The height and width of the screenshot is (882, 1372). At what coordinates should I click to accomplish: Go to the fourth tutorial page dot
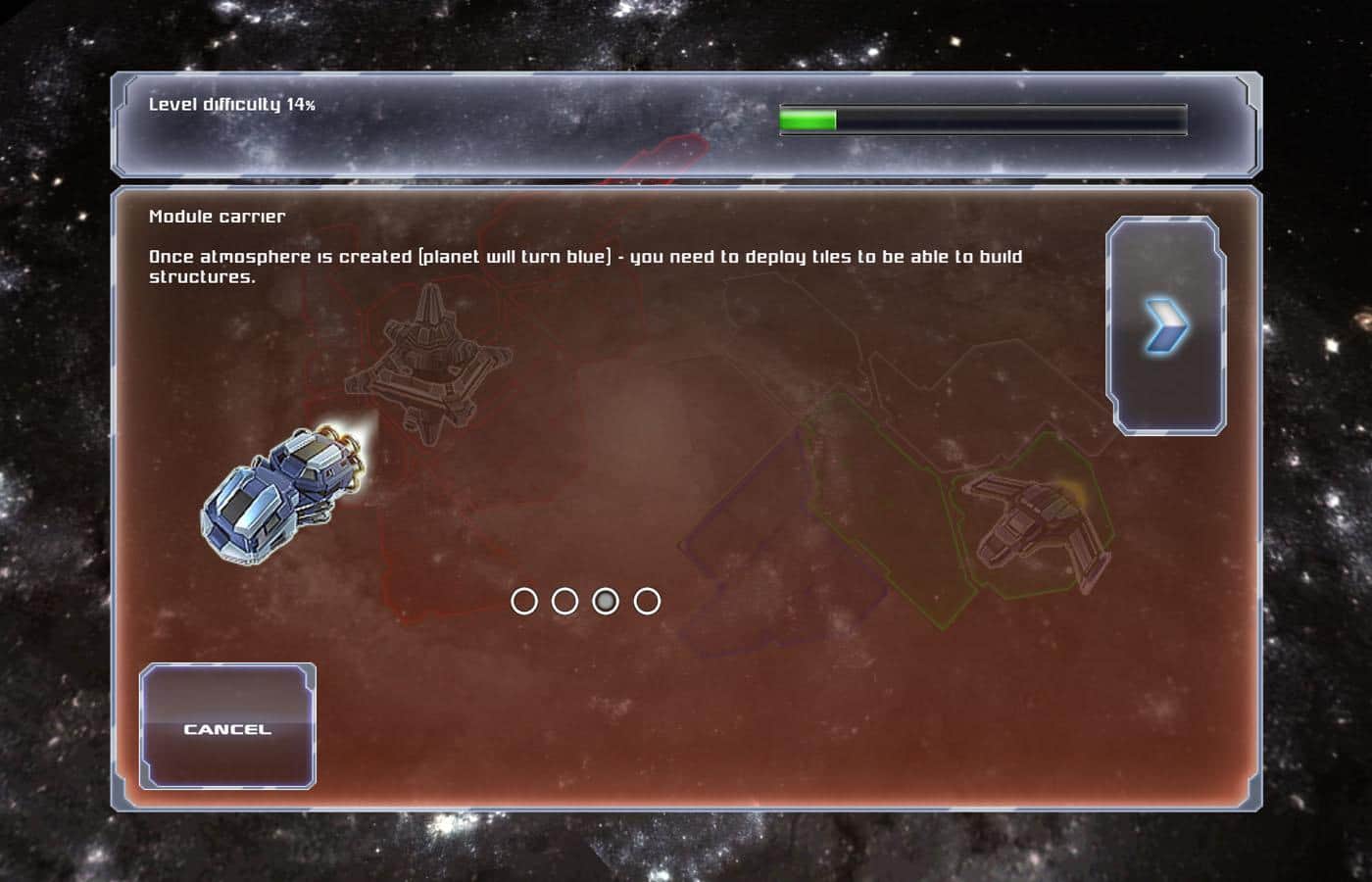647,601
